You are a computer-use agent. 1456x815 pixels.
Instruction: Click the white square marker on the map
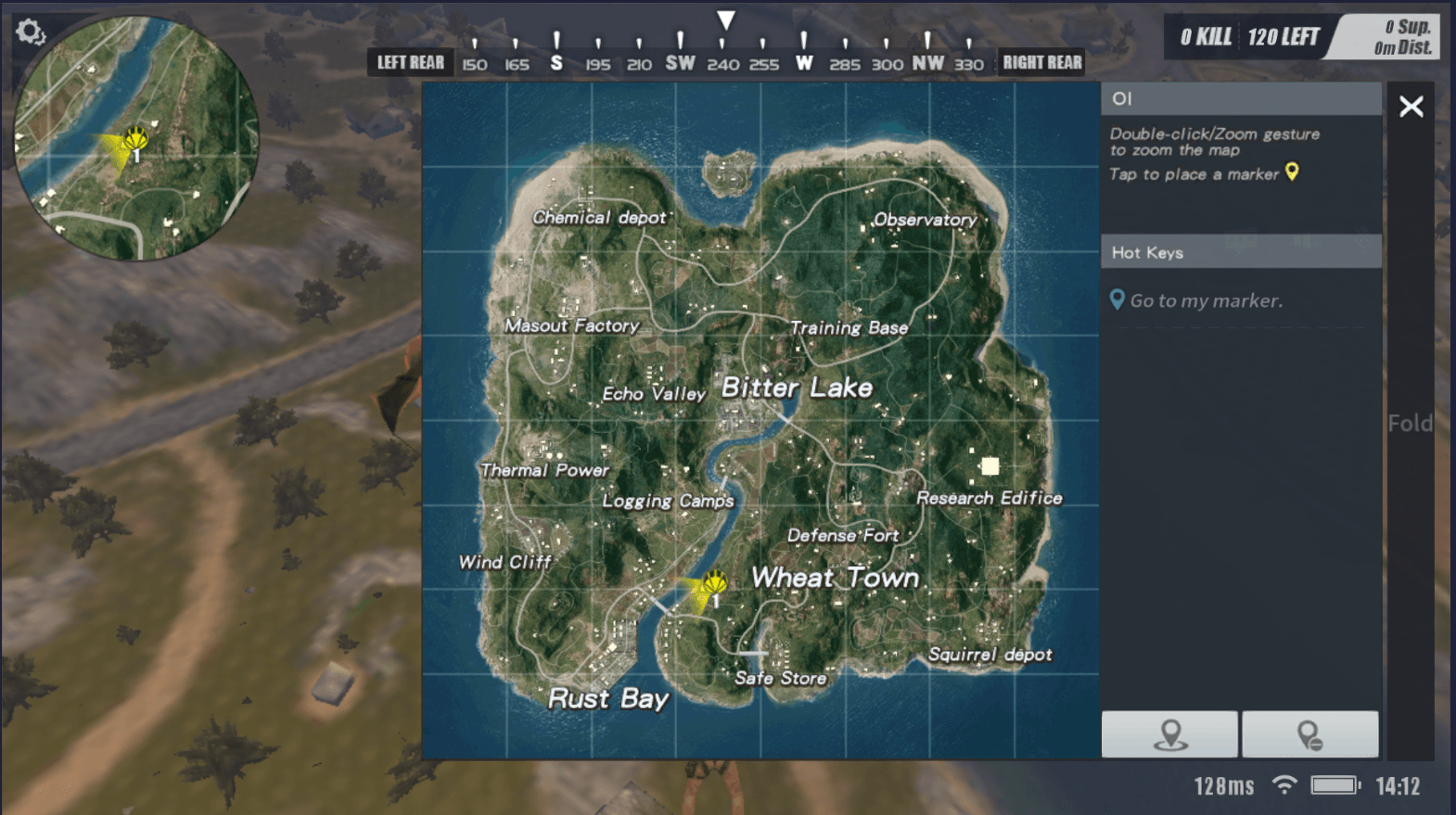click(x=990, y=465)
